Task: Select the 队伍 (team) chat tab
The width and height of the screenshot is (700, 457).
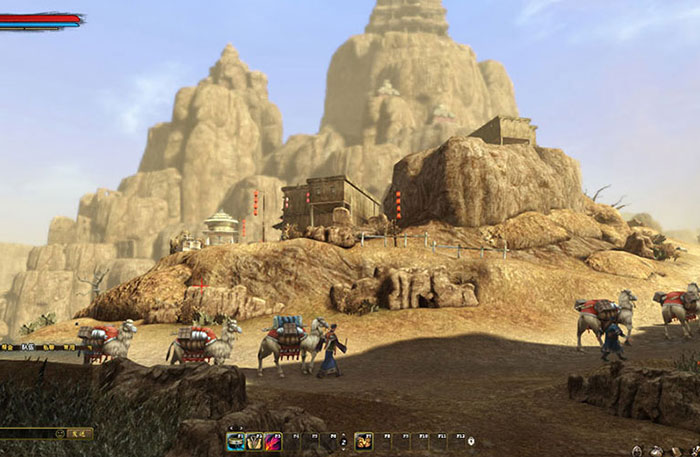Action: point(27,347)
